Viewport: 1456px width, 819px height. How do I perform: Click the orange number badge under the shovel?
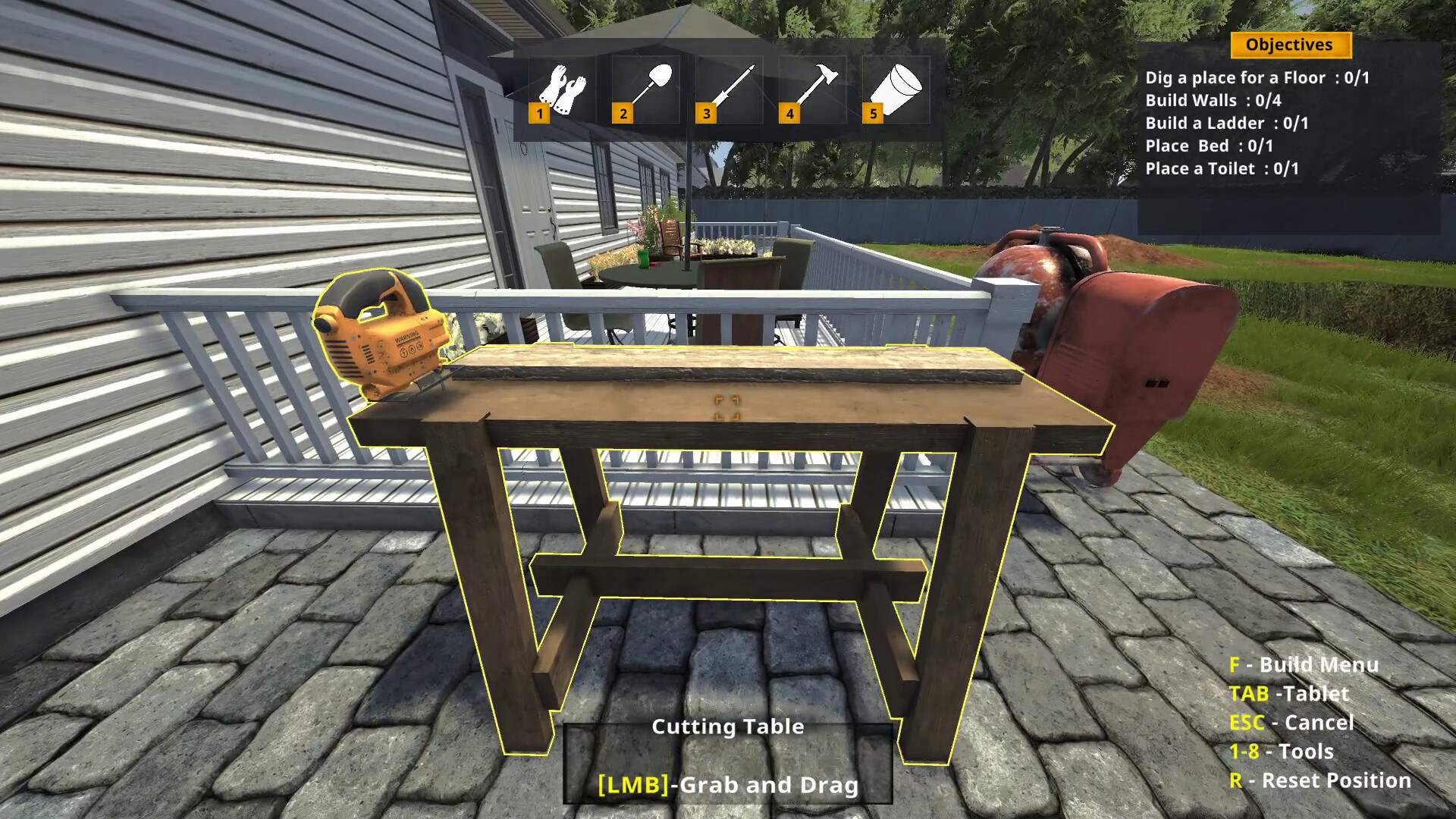[623, 115]
